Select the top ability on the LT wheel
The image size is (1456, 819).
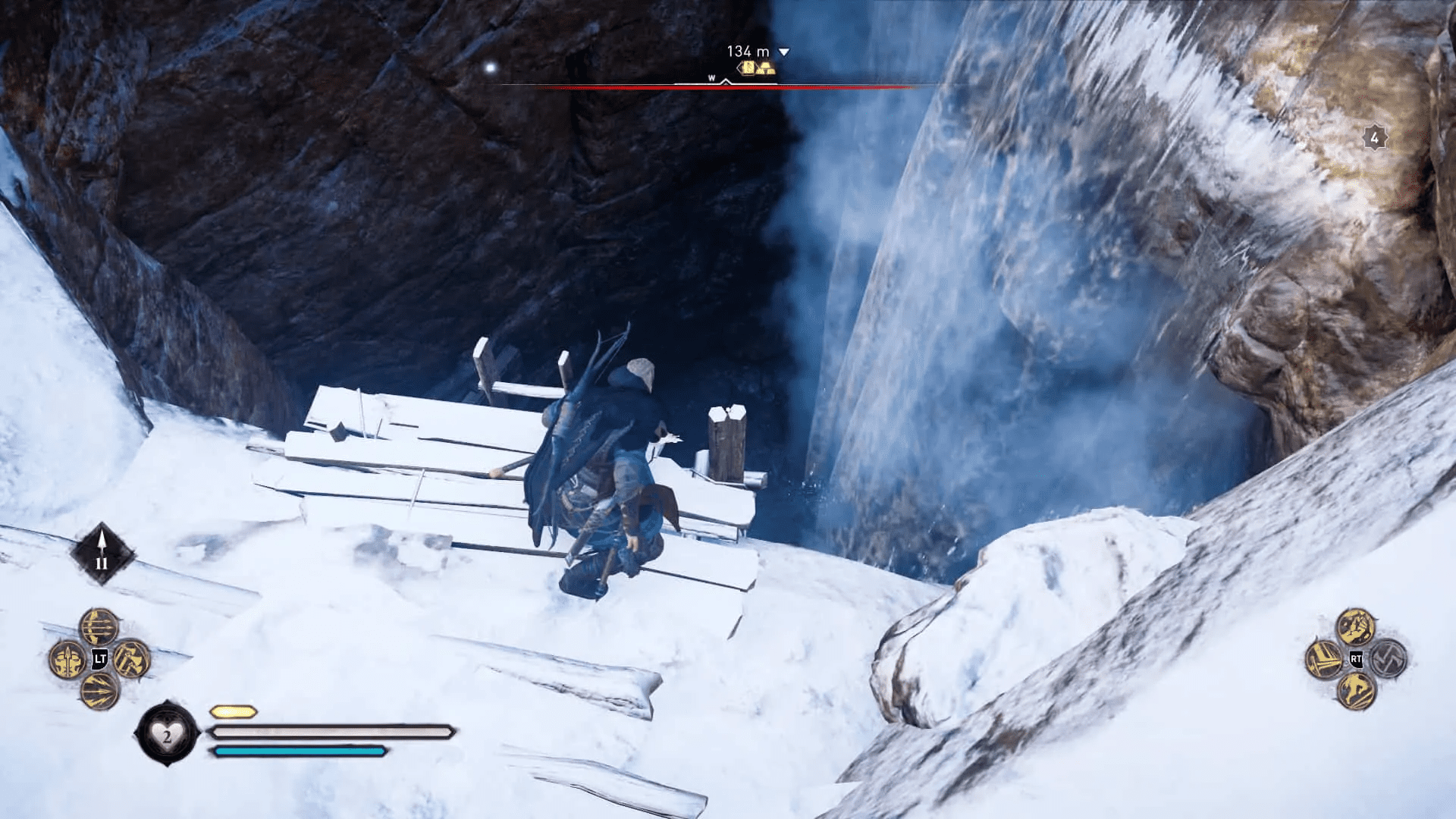(x=96, y=626)
